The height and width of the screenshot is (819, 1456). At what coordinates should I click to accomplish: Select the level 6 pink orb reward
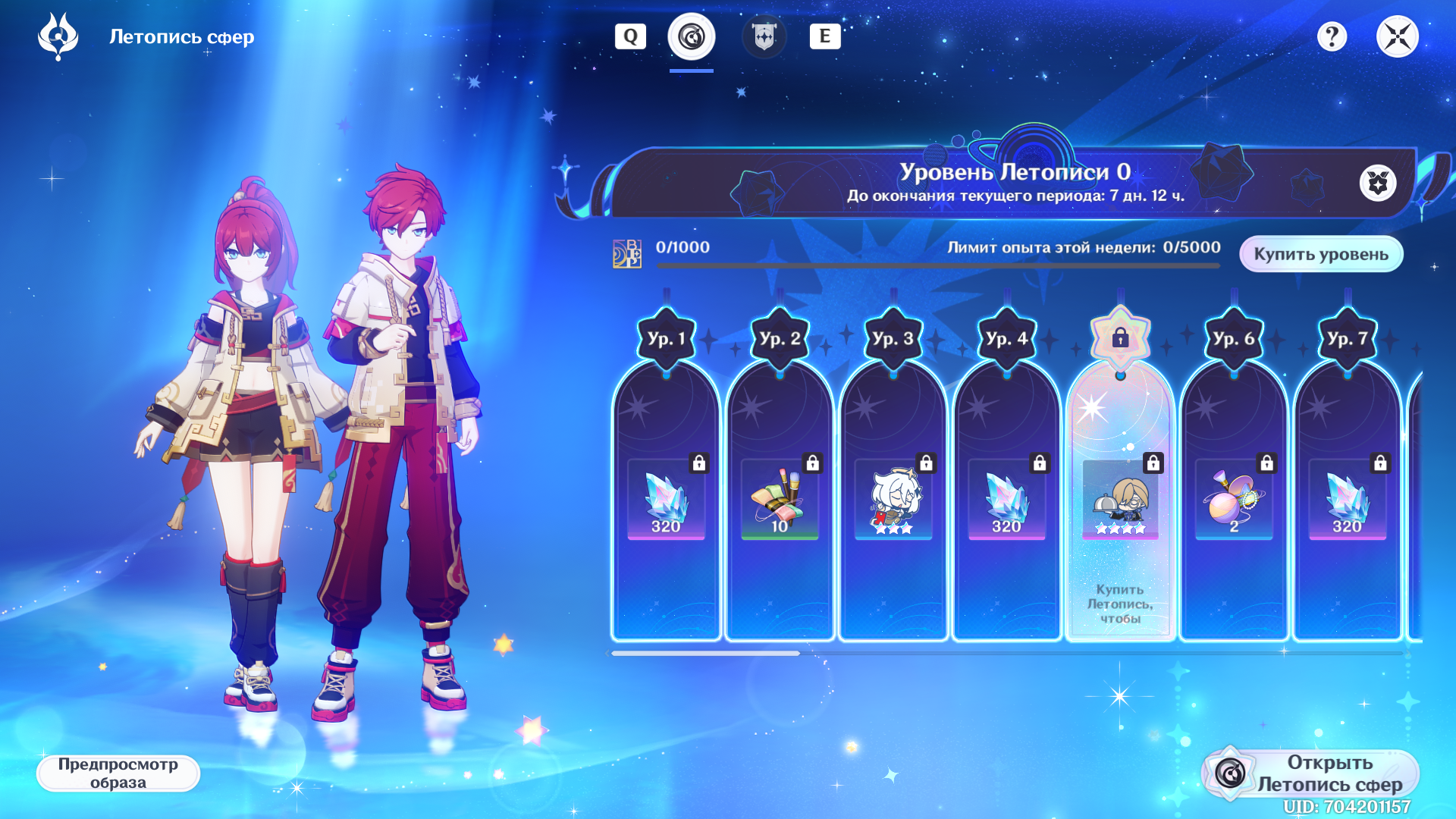coord(1234,500)
